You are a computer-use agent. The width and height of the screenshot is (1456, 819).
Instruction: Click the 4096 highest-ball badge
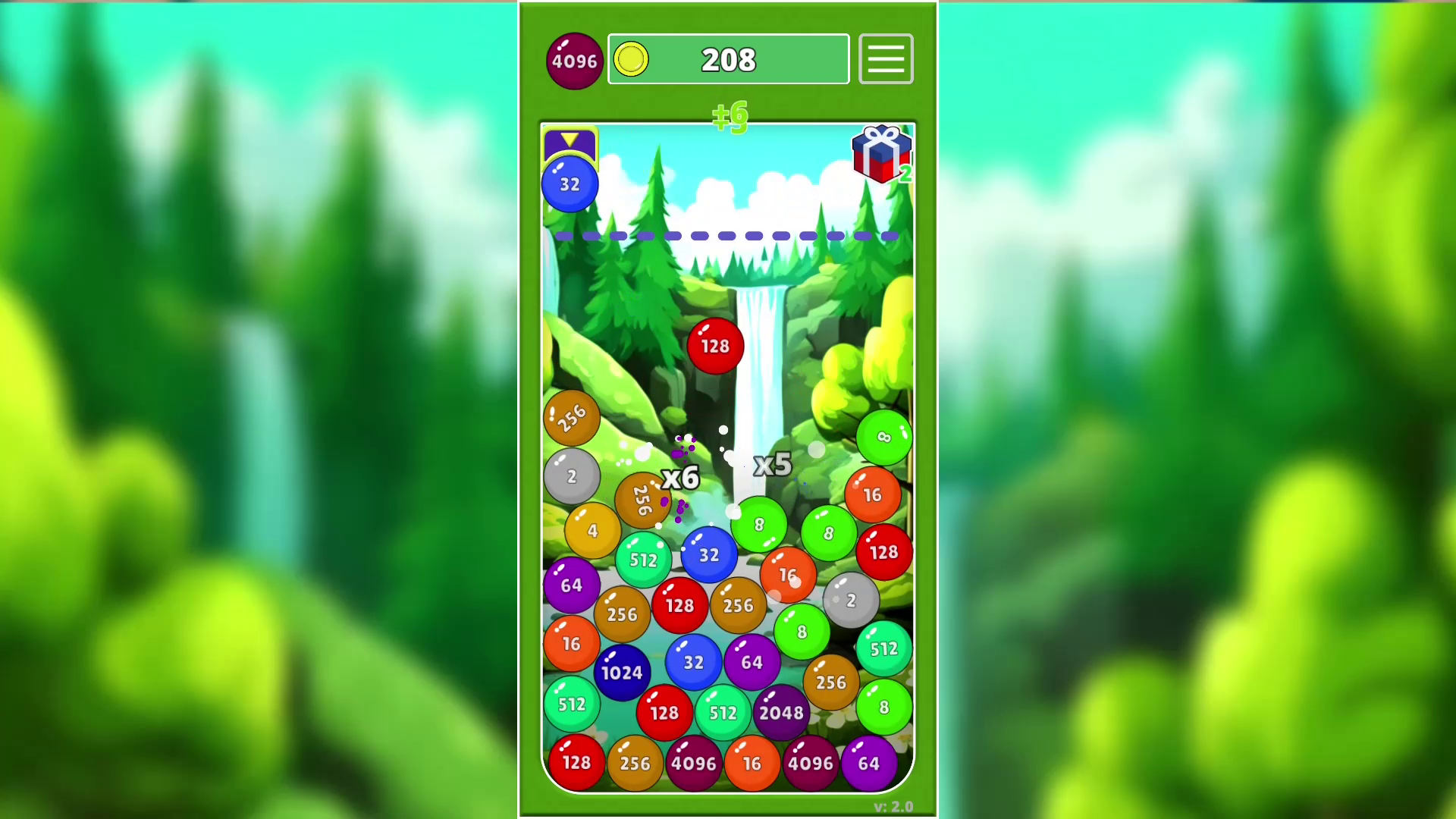click(x=574, y=60)
